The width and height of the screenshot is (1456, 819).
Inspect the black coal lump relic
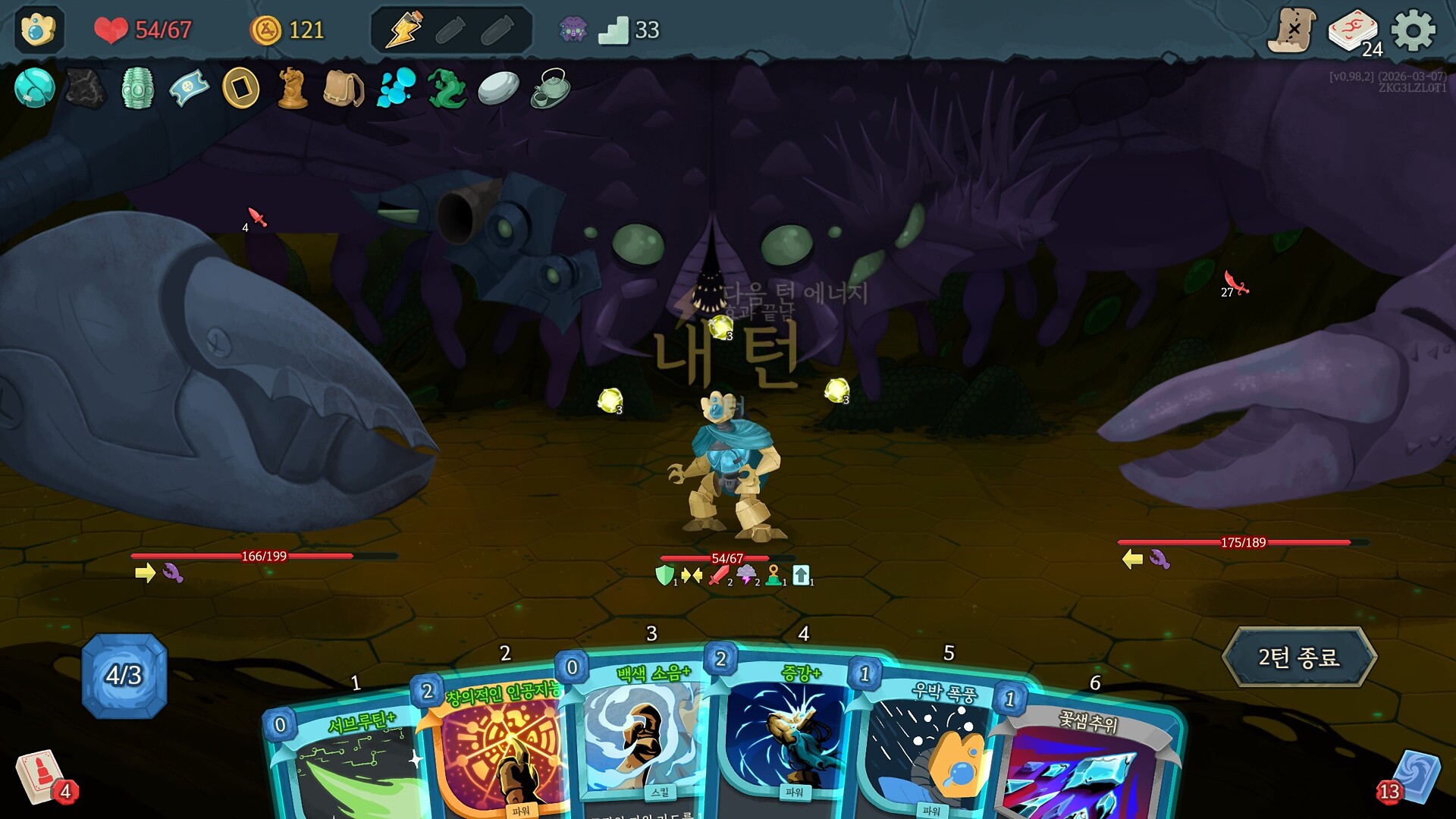pos(86,89)
